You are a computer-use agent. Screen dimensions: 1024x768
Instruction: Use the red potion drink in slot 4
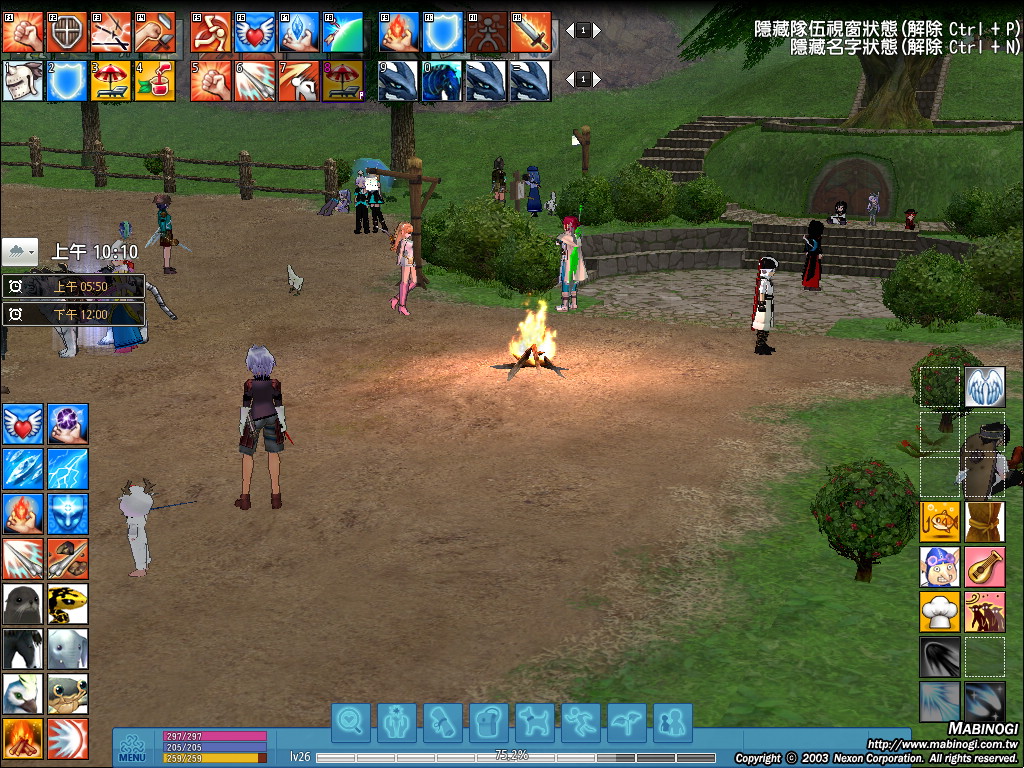tap(154, 81)
